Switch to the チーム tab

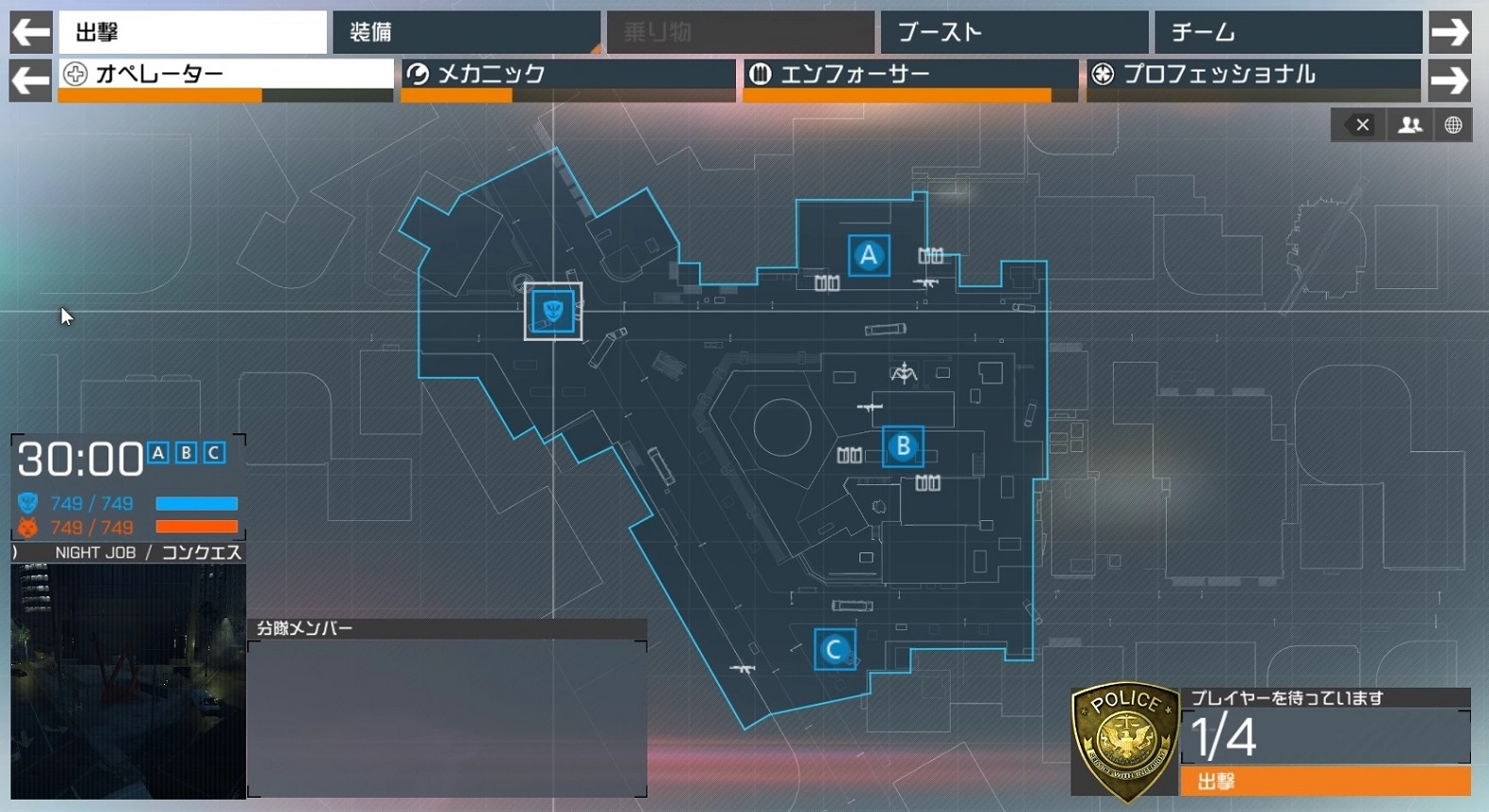tap(1287, 32)
